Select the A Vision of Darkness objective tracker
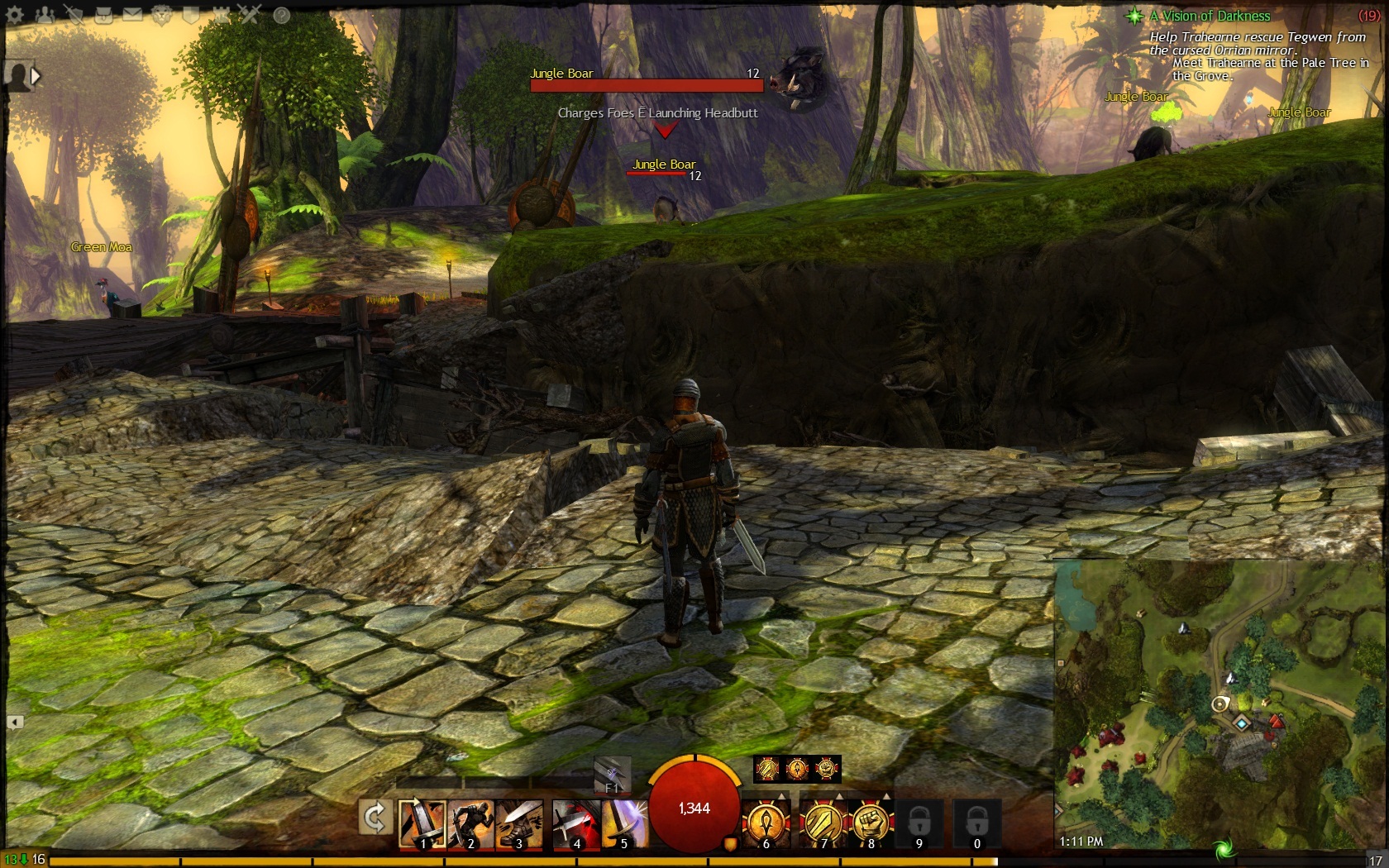 tap(1210, 16)
